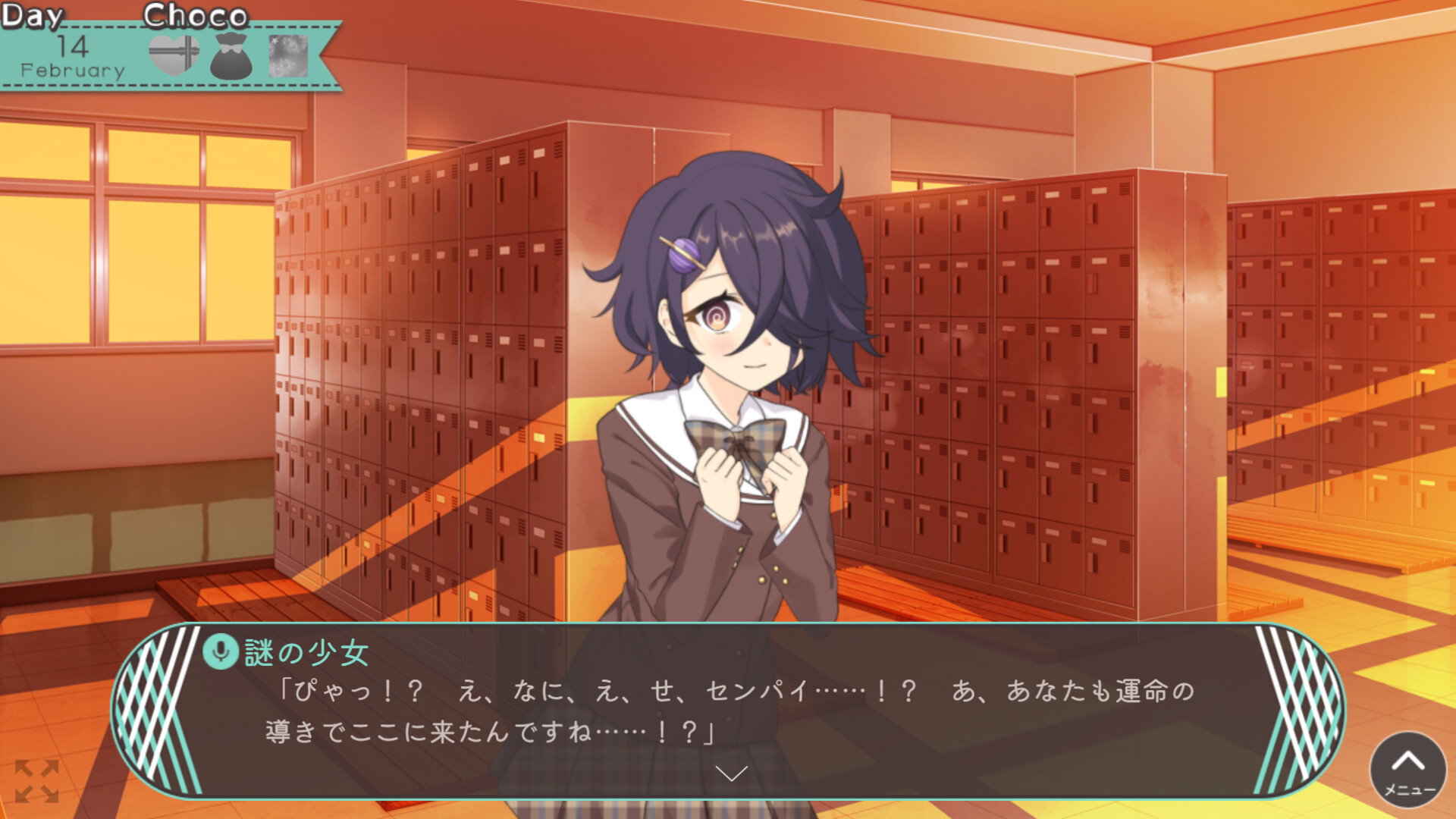Click the microphone voice icon beside 謎の少女
1456x819 pixels.
coord(221,651)
